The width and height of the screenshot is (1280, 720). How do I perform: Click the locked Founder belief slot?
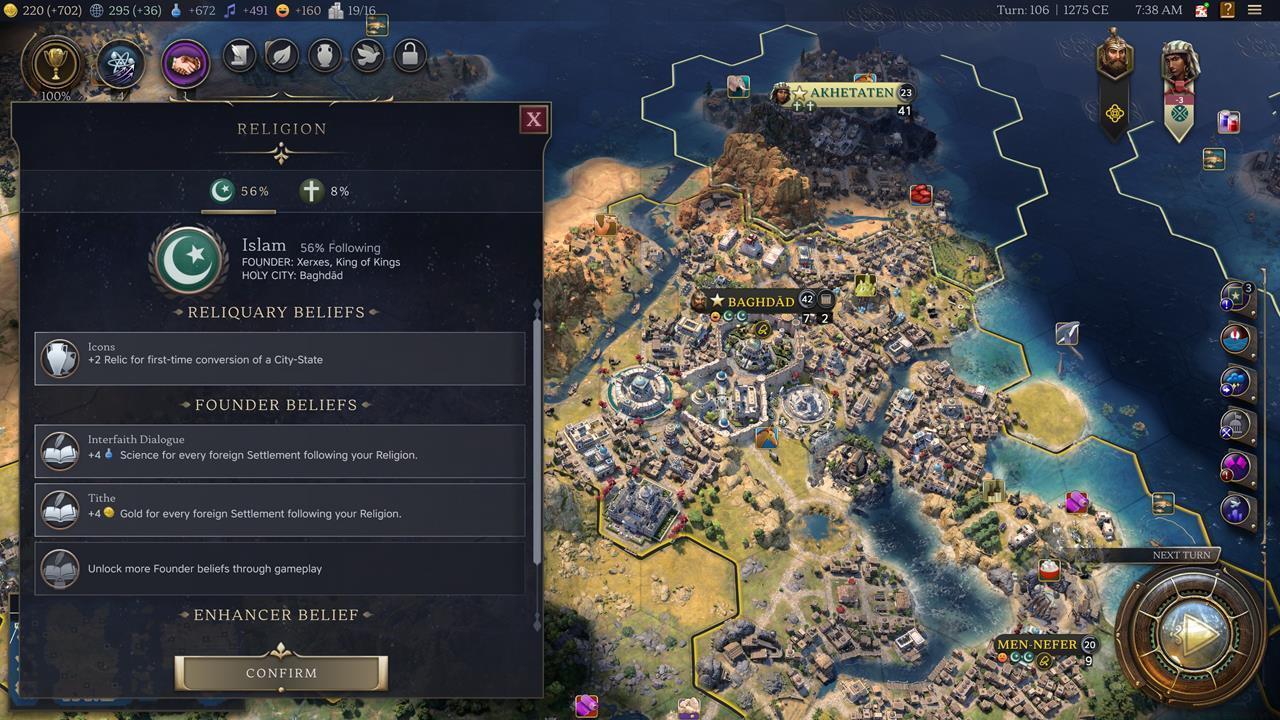pyautogui.click(x=280, y=568)
